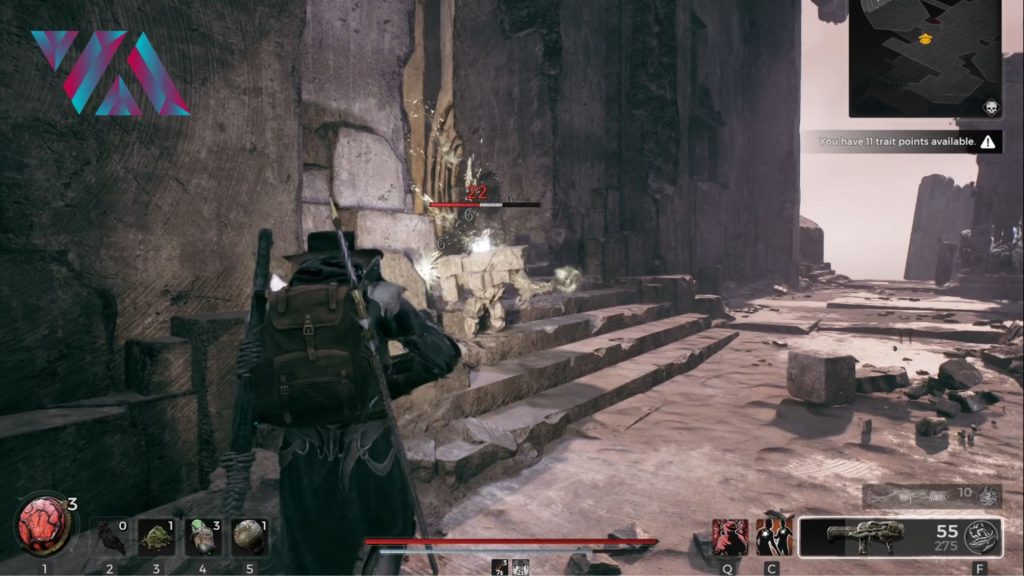This screenshot has width=1024, height=576.
Task: Use the round stone consumable in slot 5
Action: (249, 537)
